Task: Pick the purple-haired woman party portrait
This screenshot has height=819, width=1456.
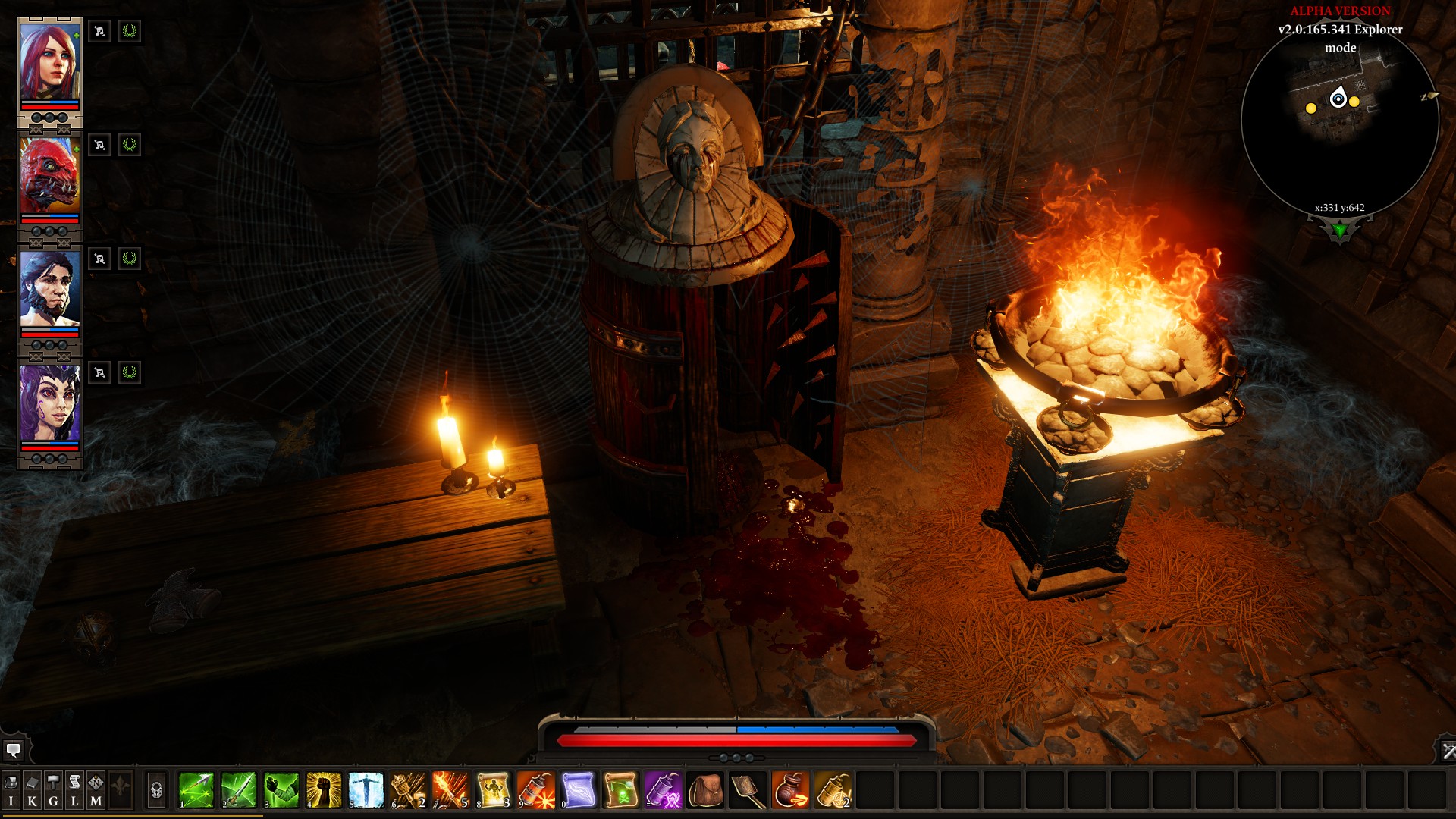Action: [x=49, y=403]
